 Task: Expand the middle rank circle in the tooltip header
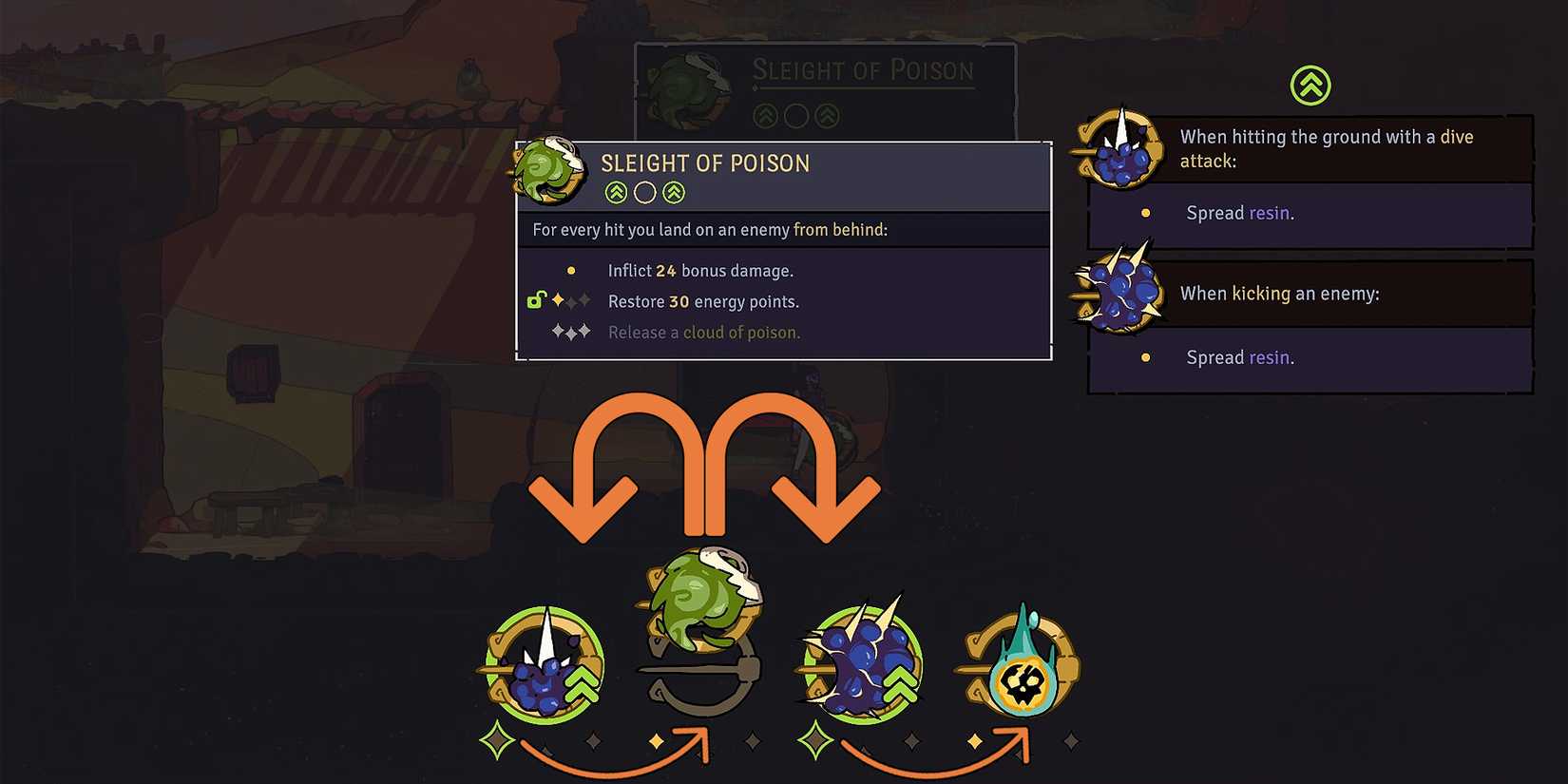point(644,191)
